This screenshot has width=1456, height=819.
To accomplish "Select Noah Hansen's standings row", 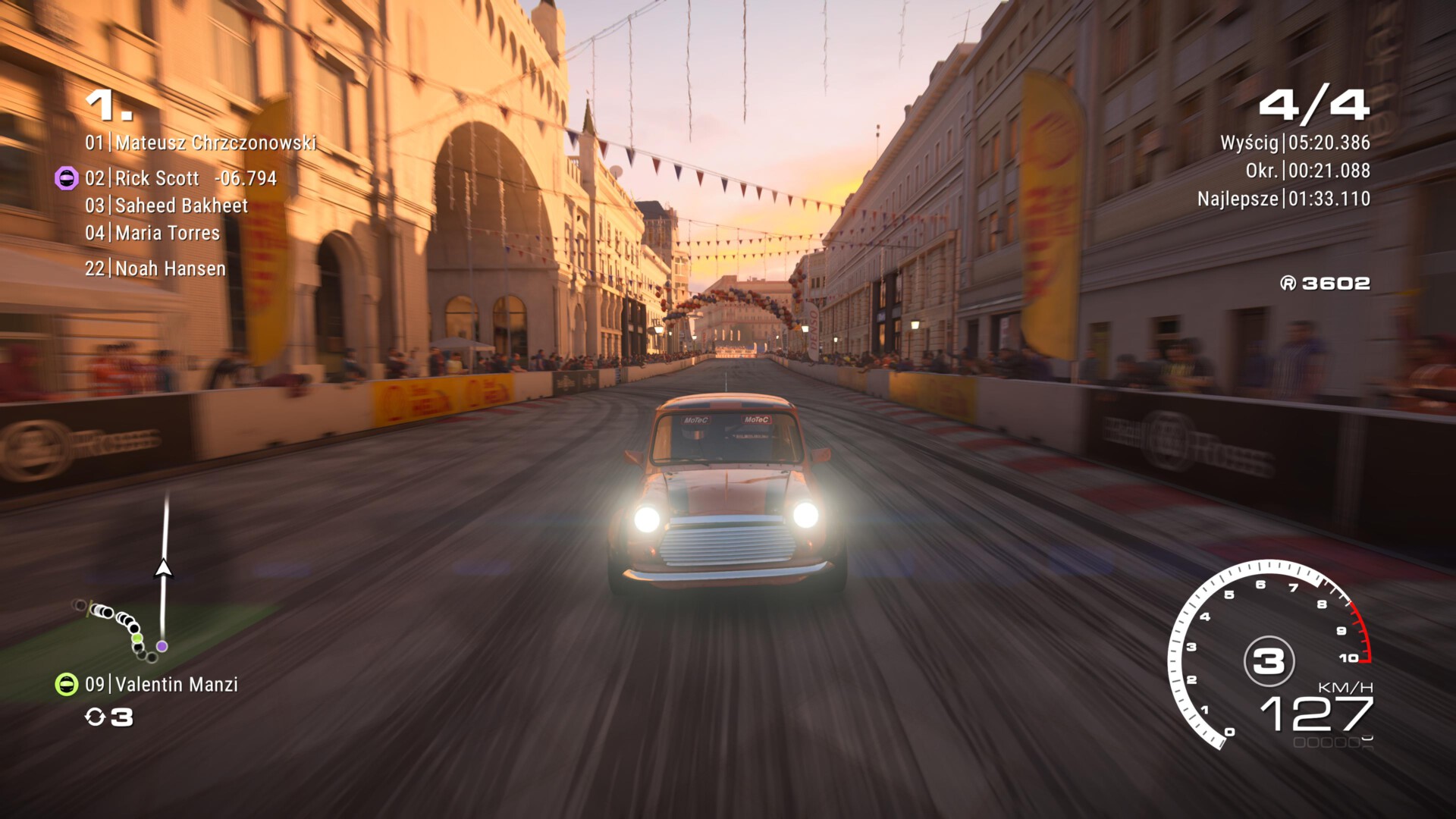I will pyautogui.click(x=155, y=268).
